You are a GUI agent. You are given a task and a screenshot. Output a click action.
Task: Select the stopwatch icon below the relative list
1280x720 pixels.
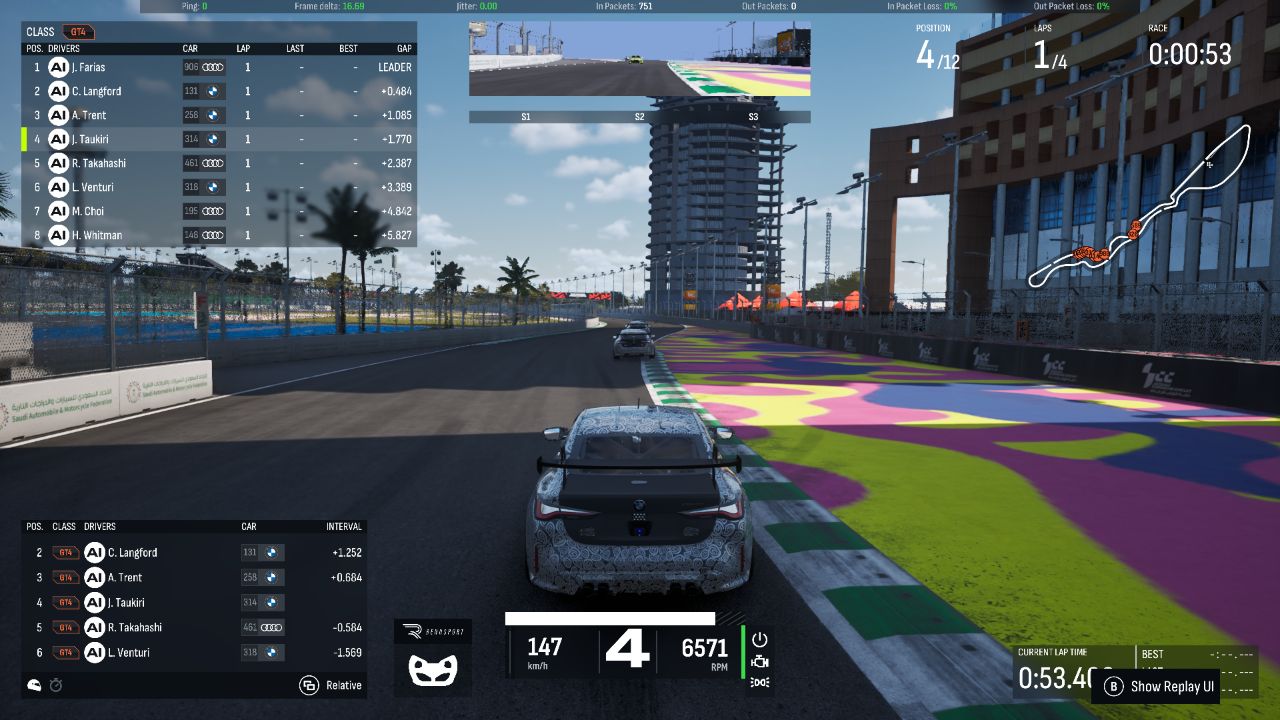tap(56, 685)
